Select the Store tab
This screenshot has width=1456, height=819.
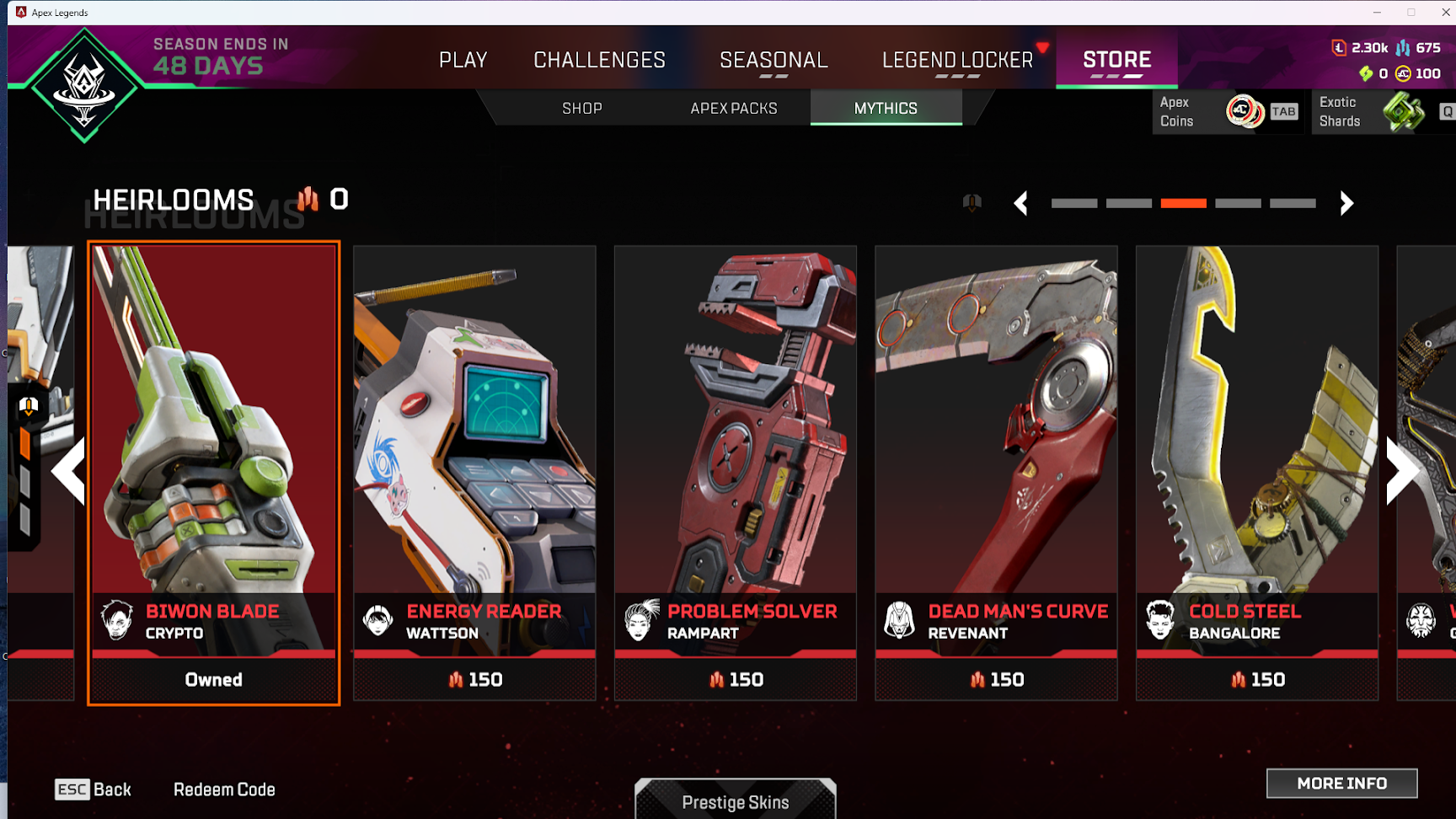click(1116, 60)
